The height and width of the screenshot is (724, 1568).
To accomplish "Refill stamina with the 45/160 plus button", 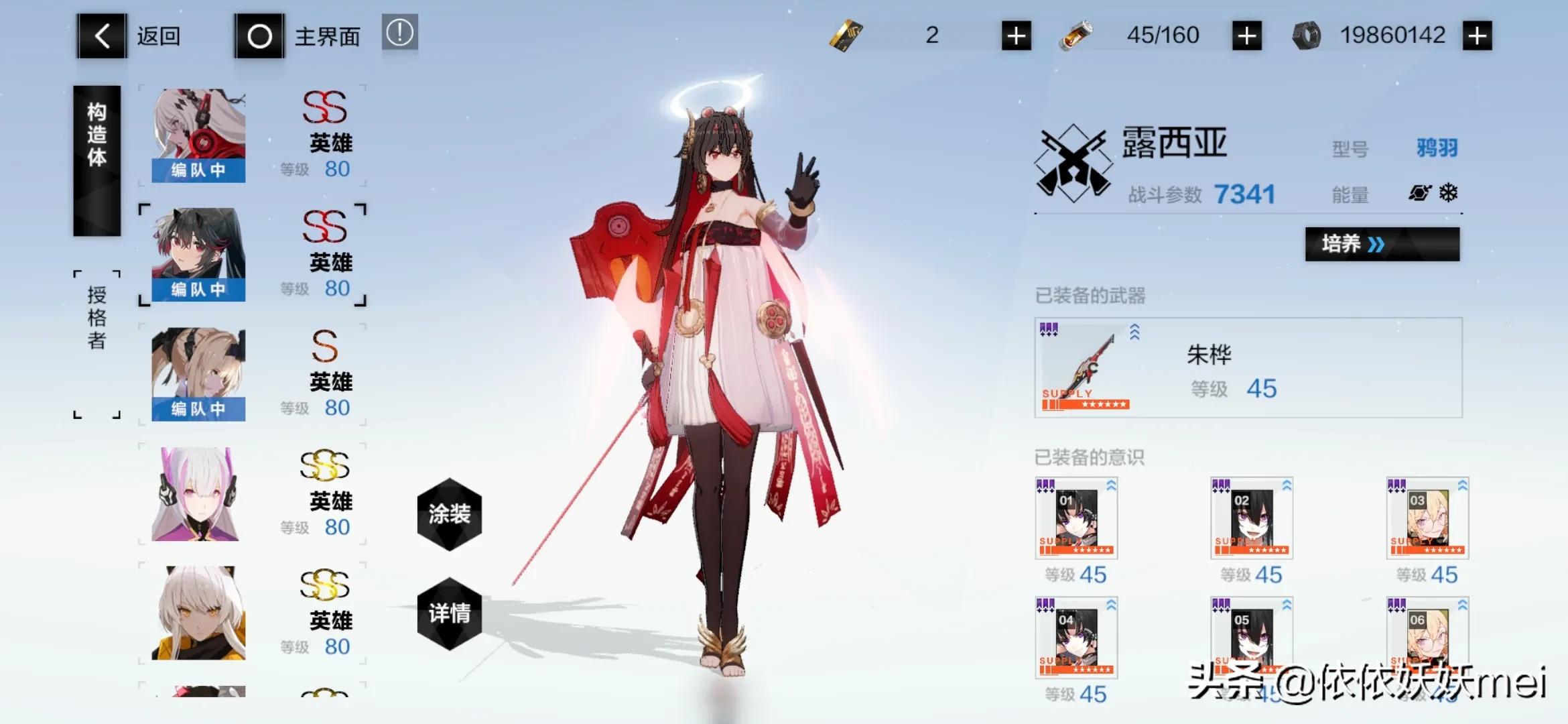I will [x=1246, y=36].
